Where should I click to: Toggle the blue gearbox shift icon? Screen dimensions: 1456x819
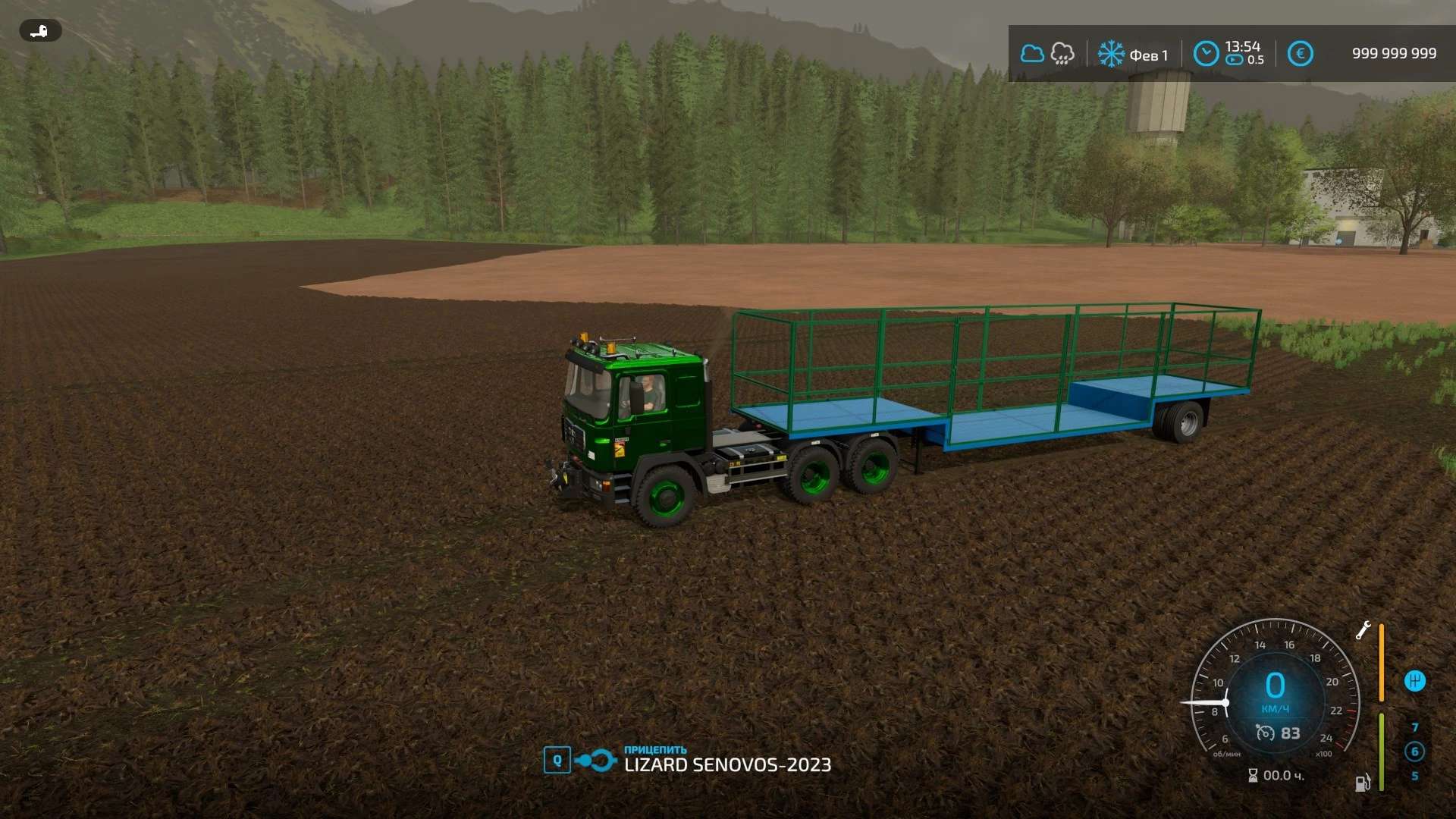1414,681
